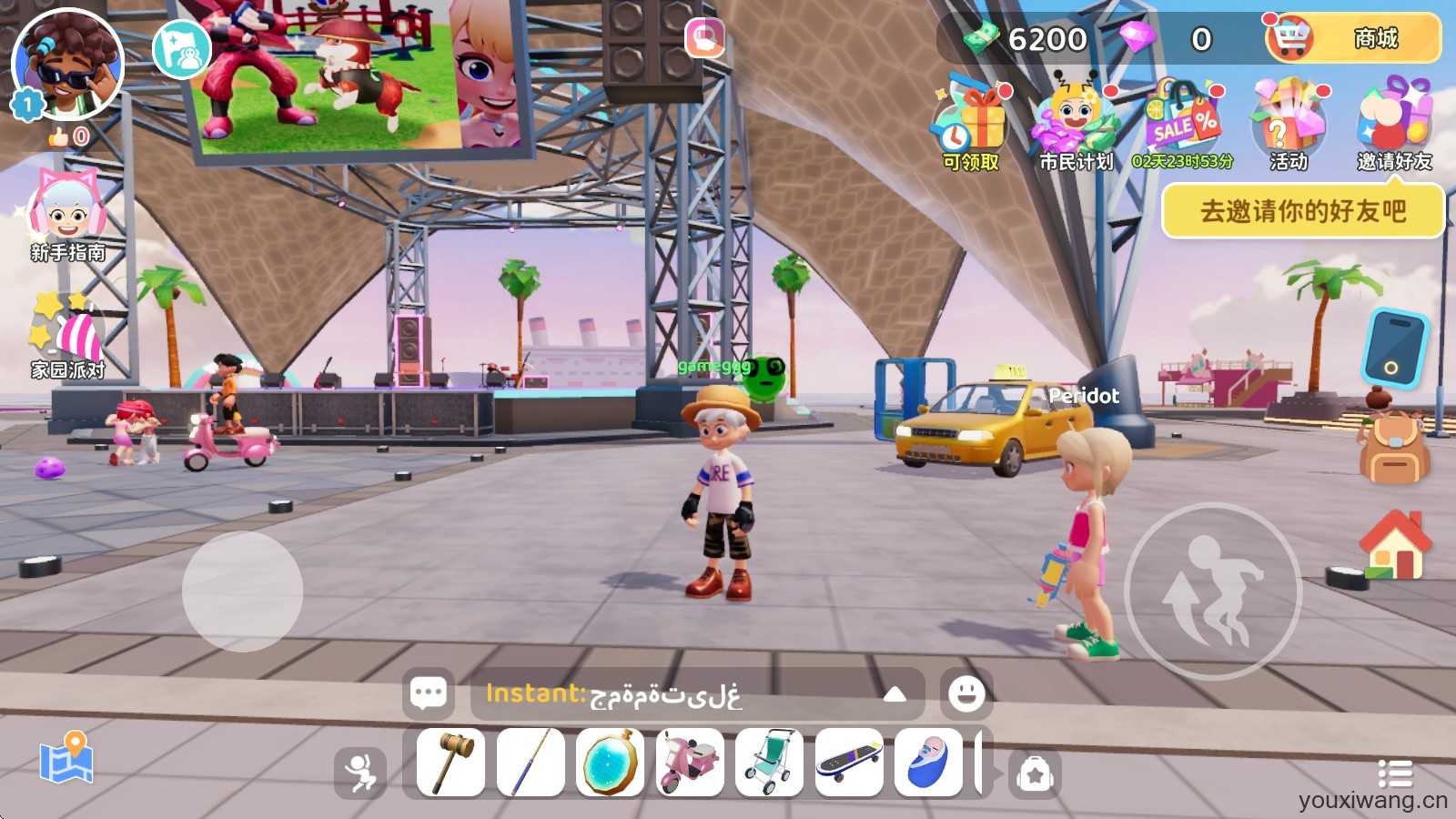
Task: Open the chat bubble button
Action: 429,694
